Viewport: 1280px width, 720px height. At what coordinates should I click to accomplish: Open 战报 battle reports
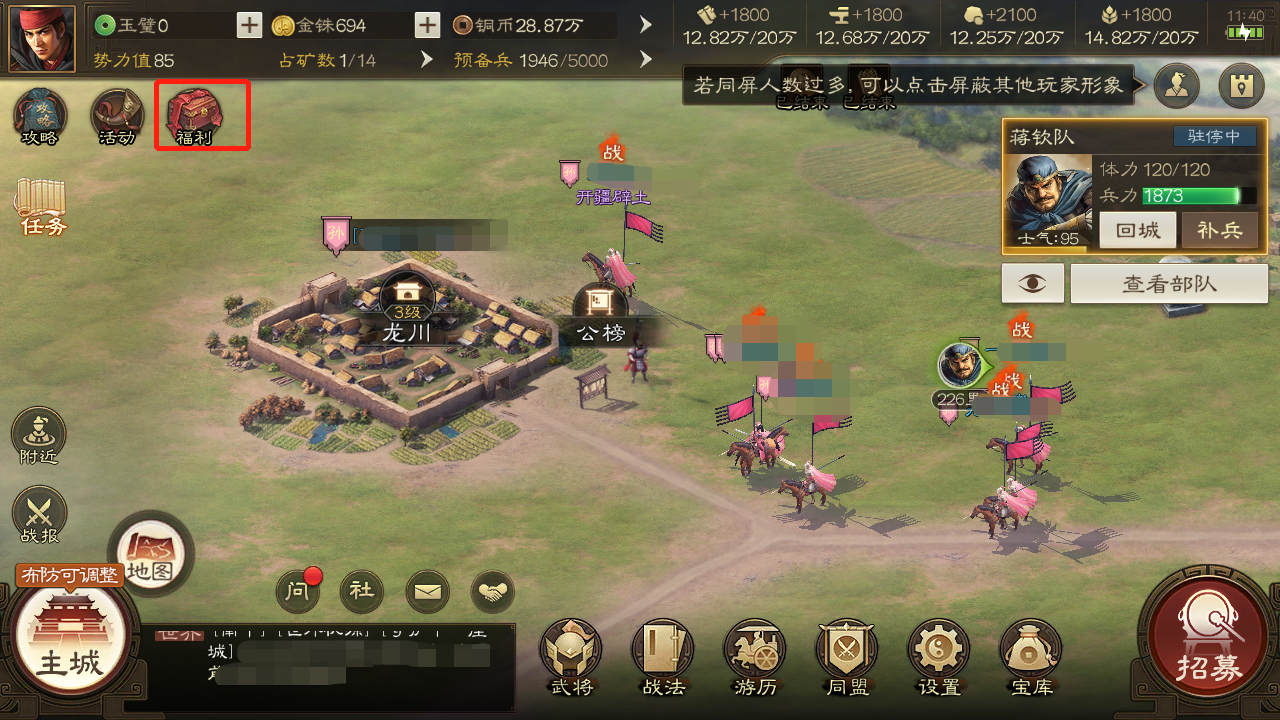[x=39, y=515]
